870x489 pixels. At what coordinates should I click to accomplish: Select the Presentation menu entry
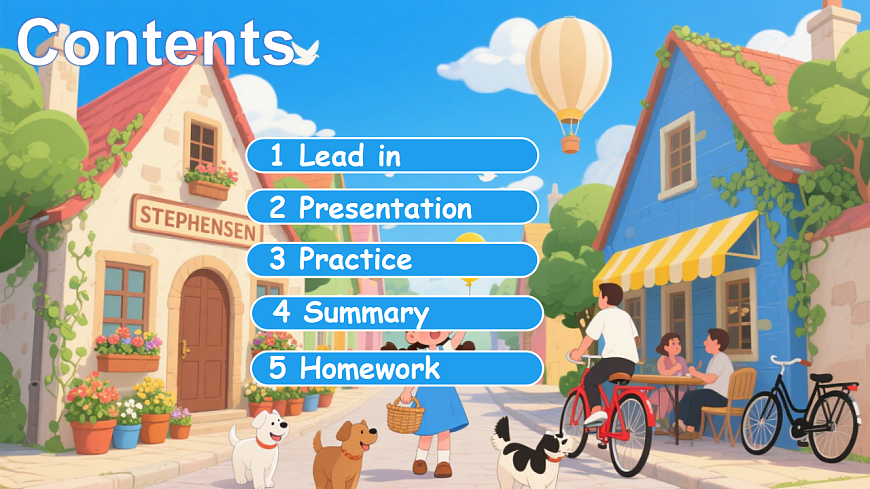tap(392, 208)
